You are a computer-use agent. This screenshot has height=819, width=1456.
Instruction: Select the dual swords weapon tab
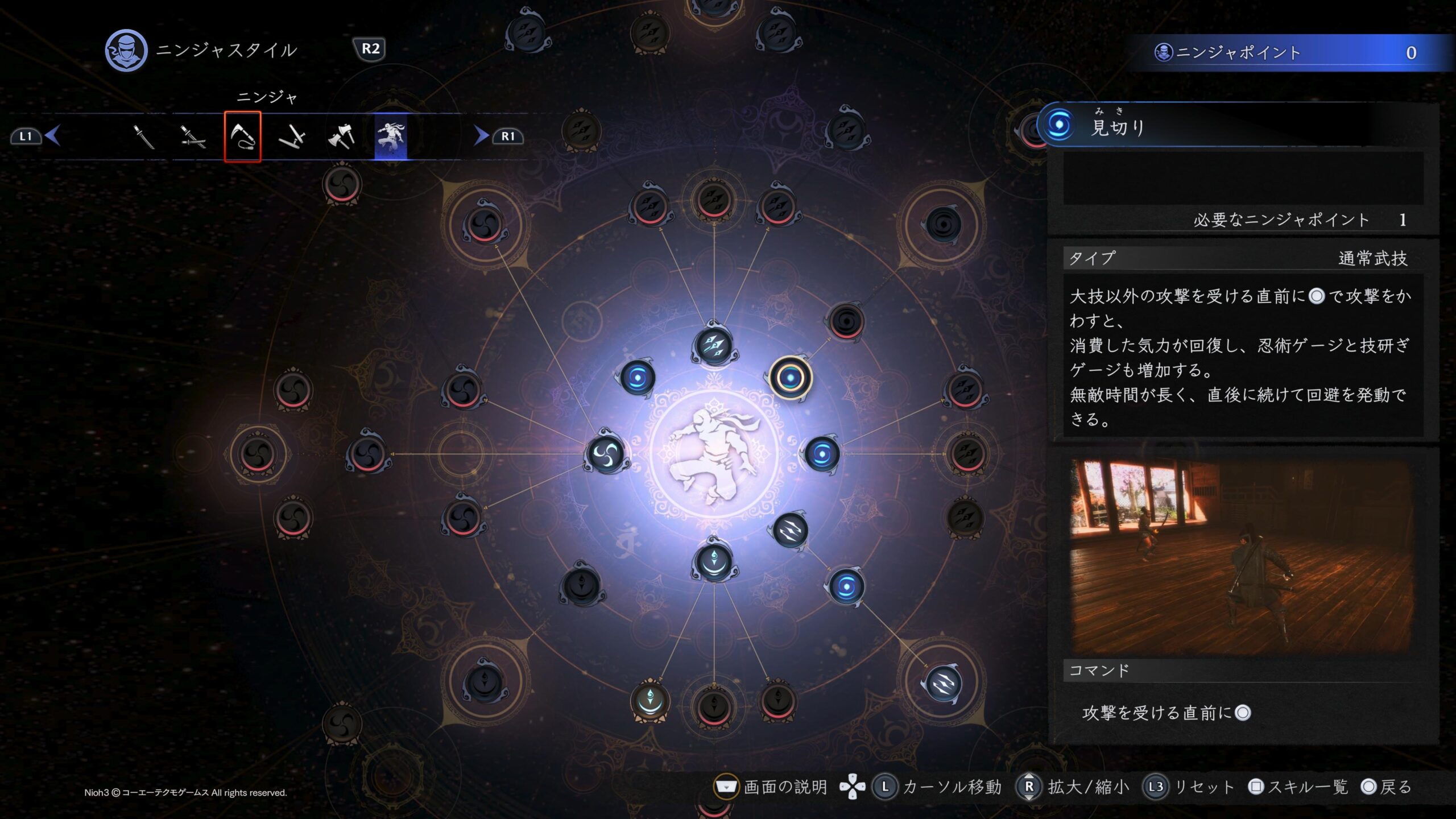tap(193, 136)
